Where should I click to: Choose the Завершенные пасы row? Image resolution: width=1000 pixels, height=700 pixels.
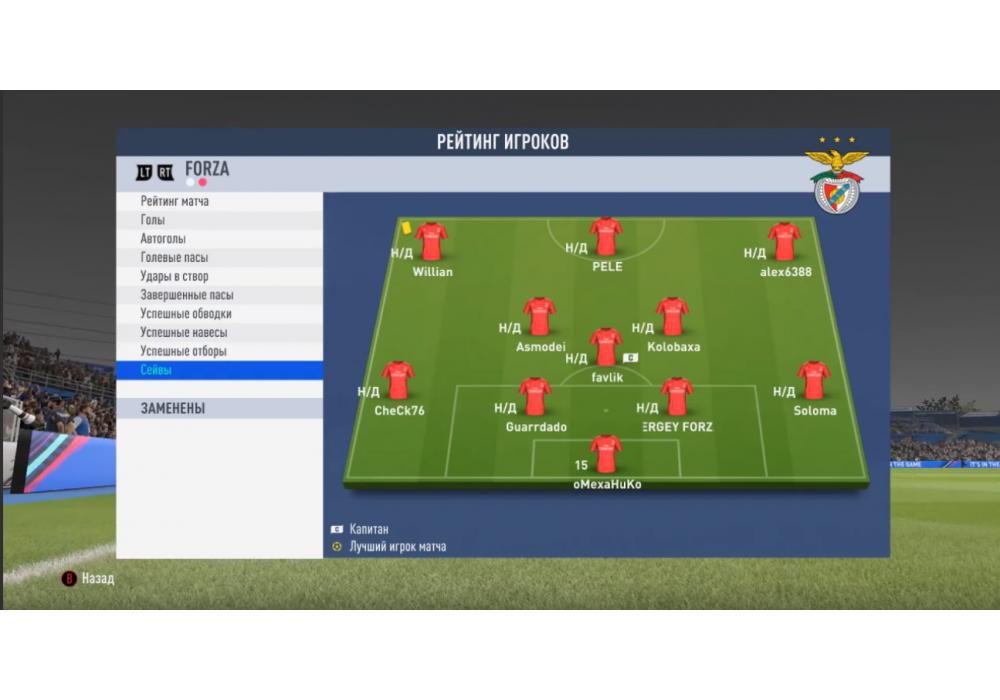click(218, 295)
